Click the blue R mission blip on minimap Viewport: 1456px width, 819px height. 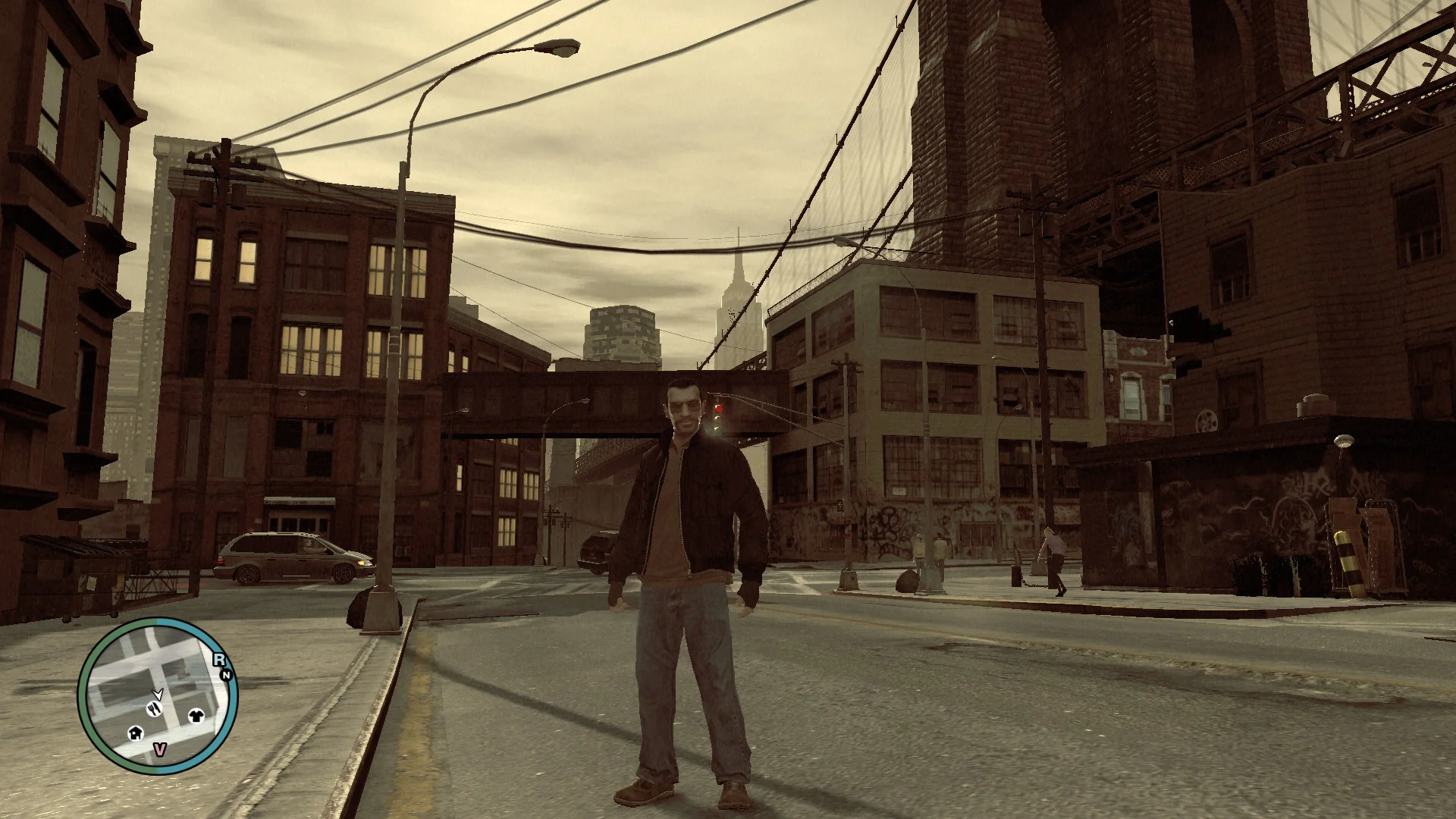219,660
